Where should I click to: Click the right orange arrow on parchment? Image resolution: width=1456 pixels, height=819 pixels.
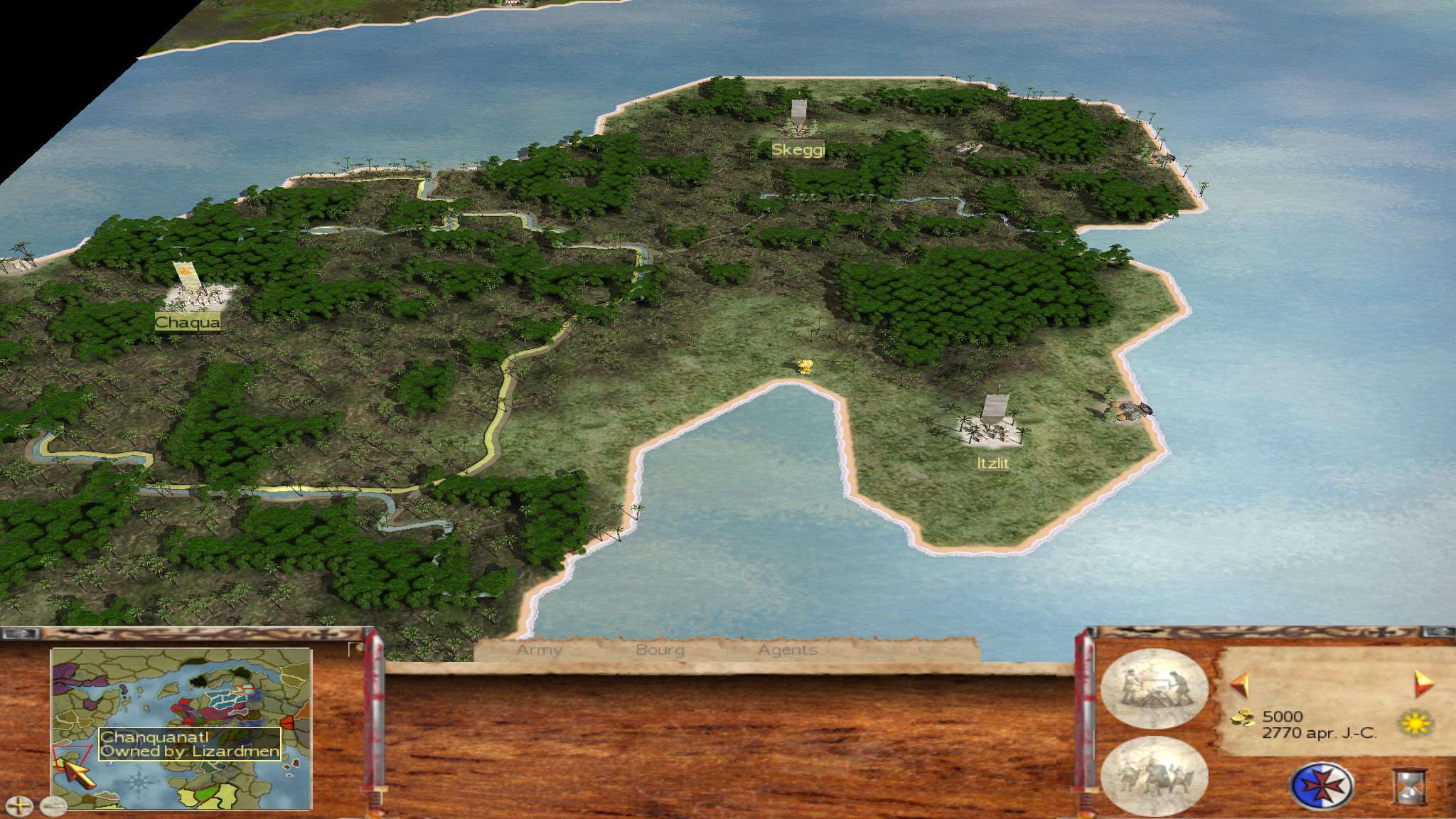[1424, 684]
